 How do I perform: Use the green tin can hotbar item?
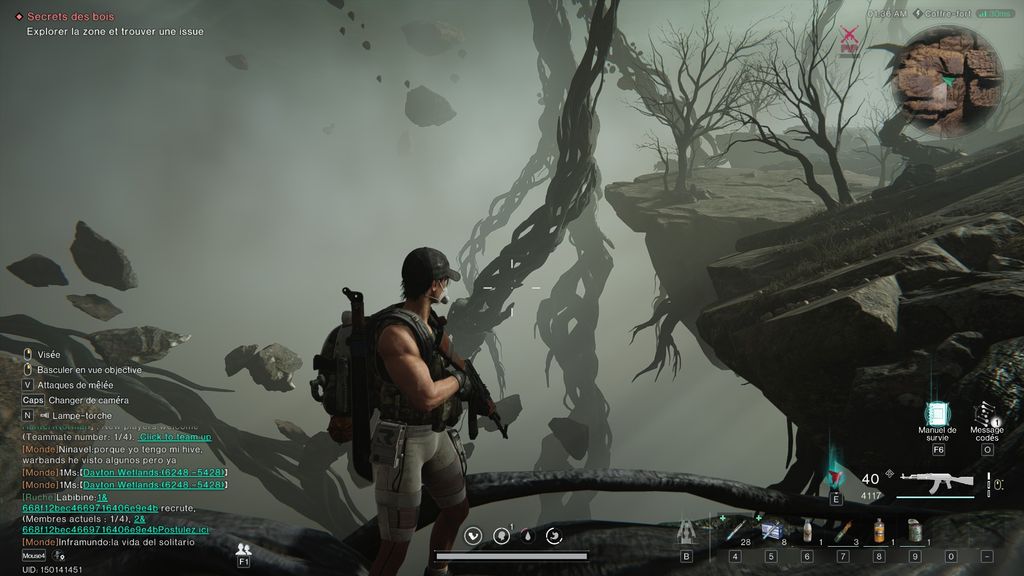point(914,531)
